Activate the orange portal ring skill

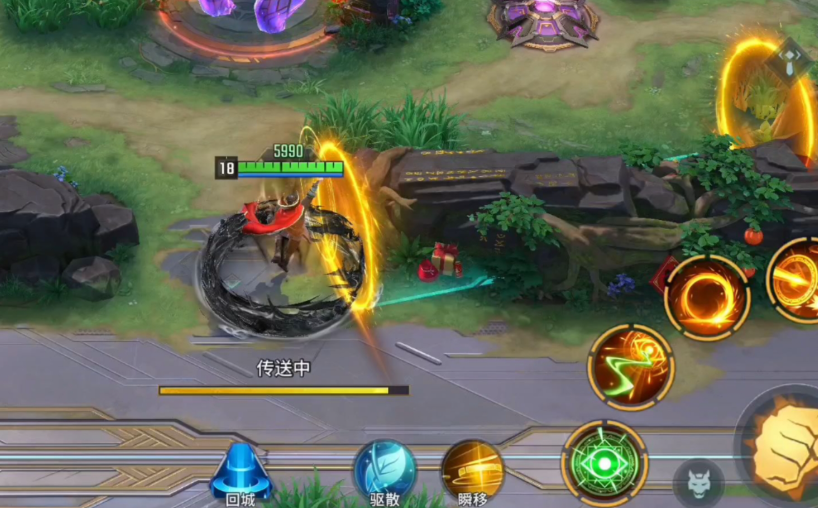tap(707, 297)
